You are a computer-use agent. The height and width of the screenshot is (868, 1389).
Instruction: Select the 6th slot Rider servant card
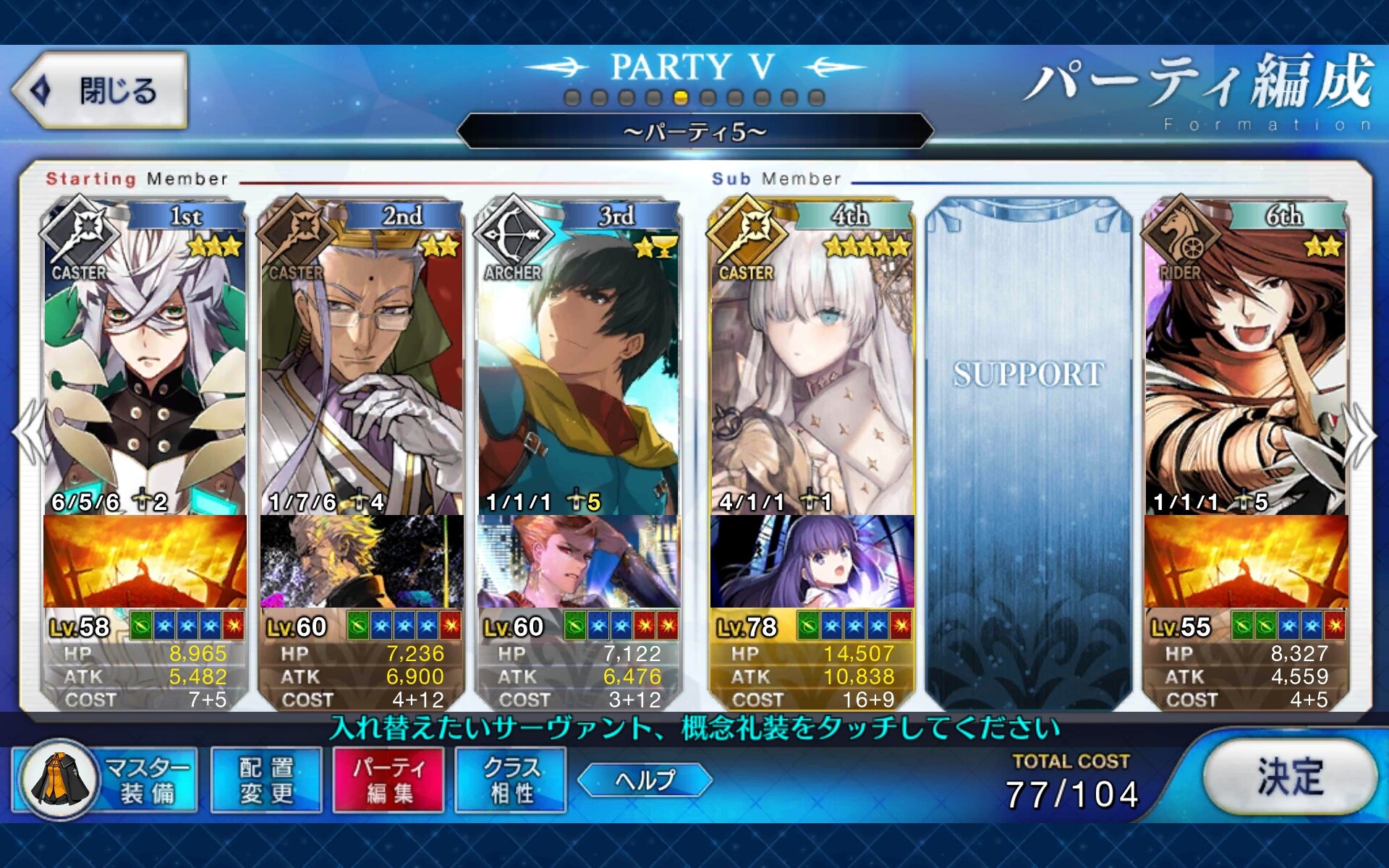pyautogui.click(x=1246, y=362)
